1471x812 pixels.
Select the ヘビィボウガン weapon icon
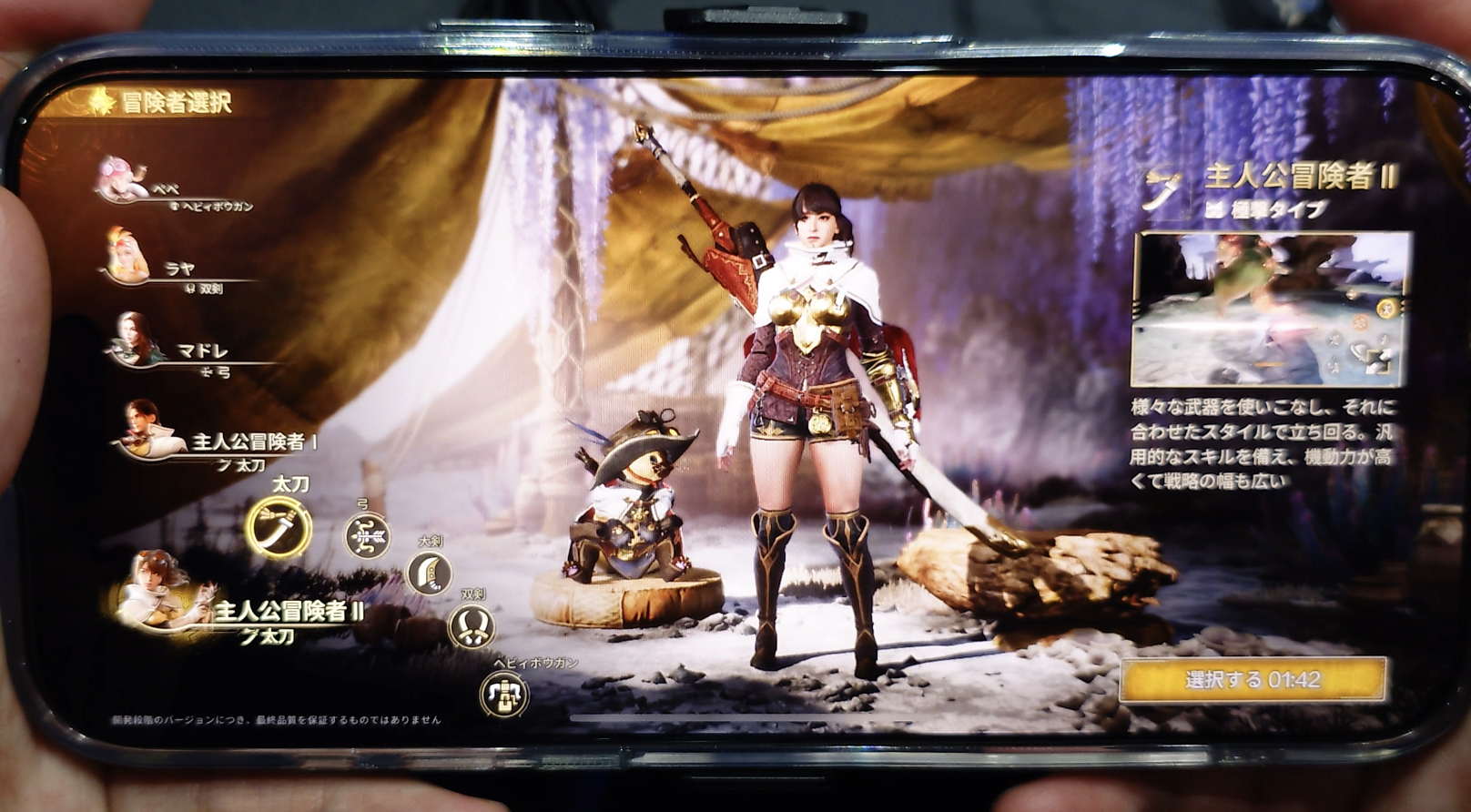click(x=504, y=695)
